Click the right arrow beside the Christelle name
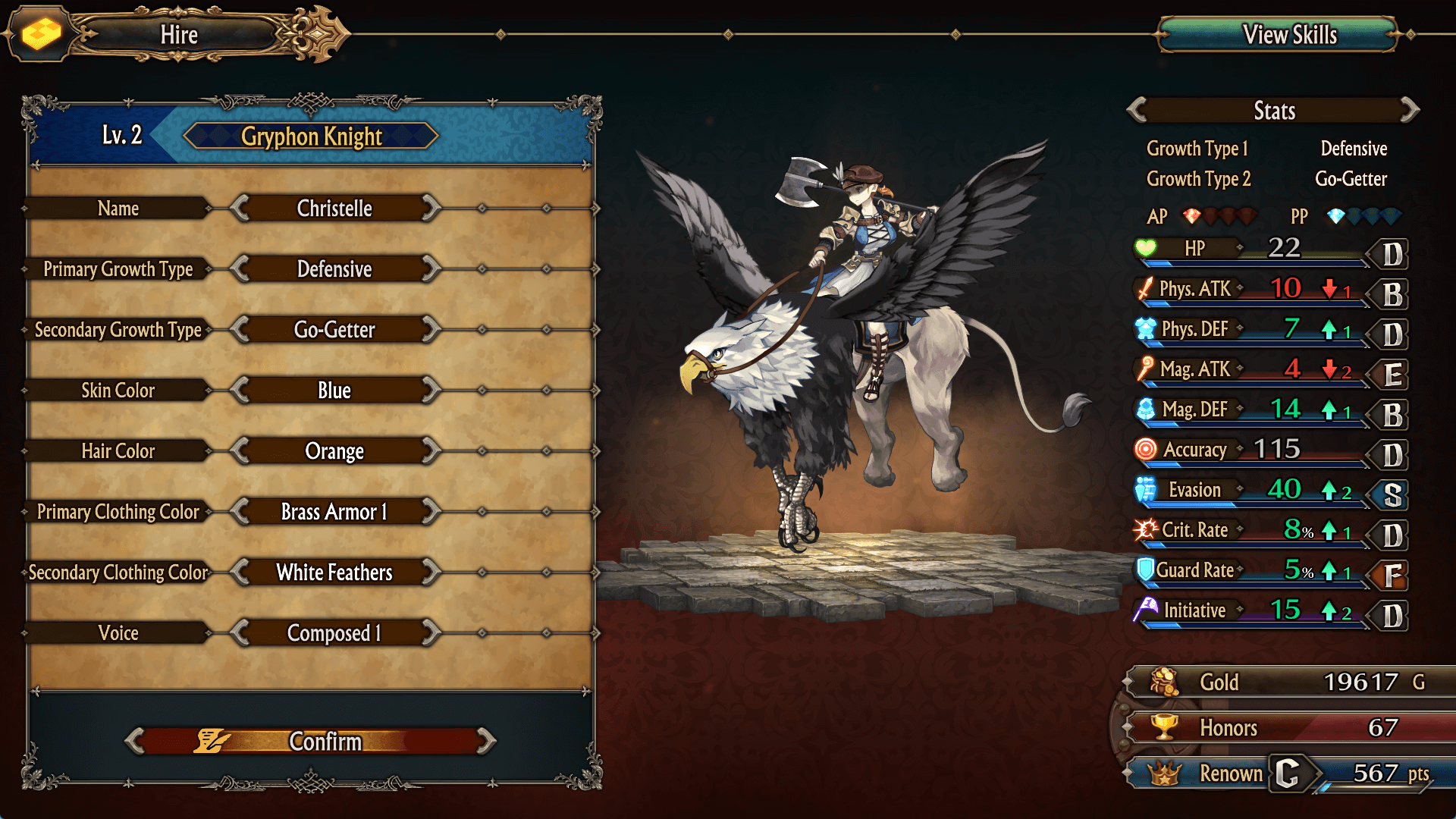1456x819 pixels. 431,209
